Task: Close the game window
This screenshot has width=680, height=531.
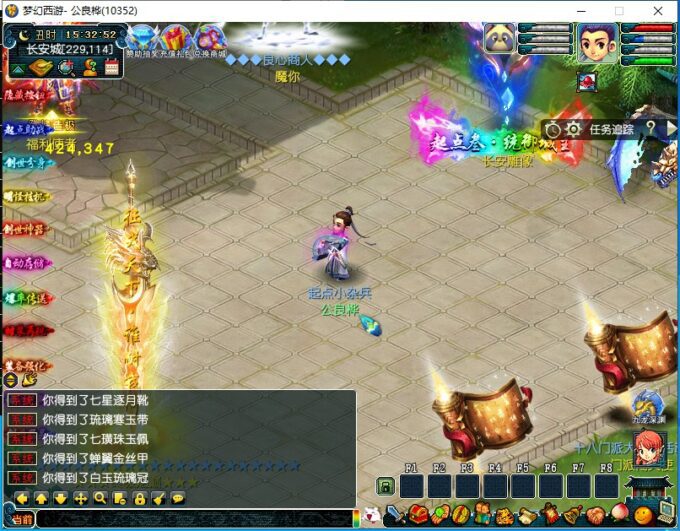Action: (659, 10)
